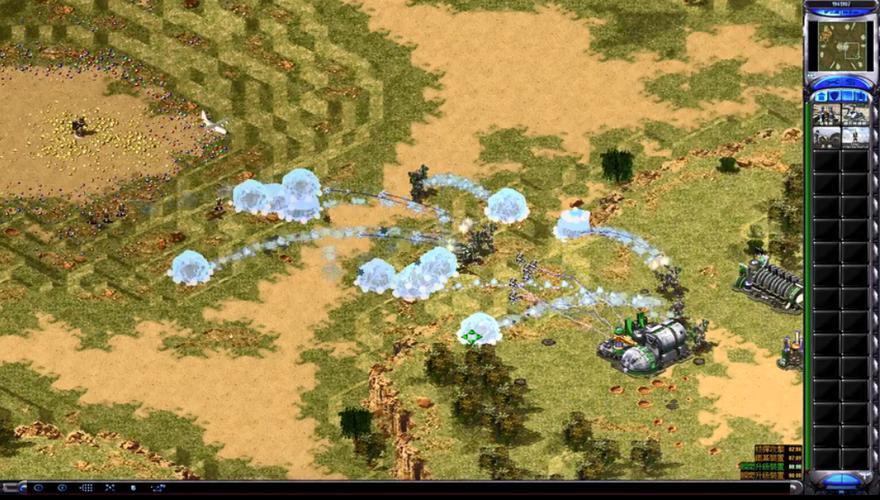Viewport: 880px width, 500px height.
Task: Click the blue sidebar scroll button
Action: pos(840,482)
